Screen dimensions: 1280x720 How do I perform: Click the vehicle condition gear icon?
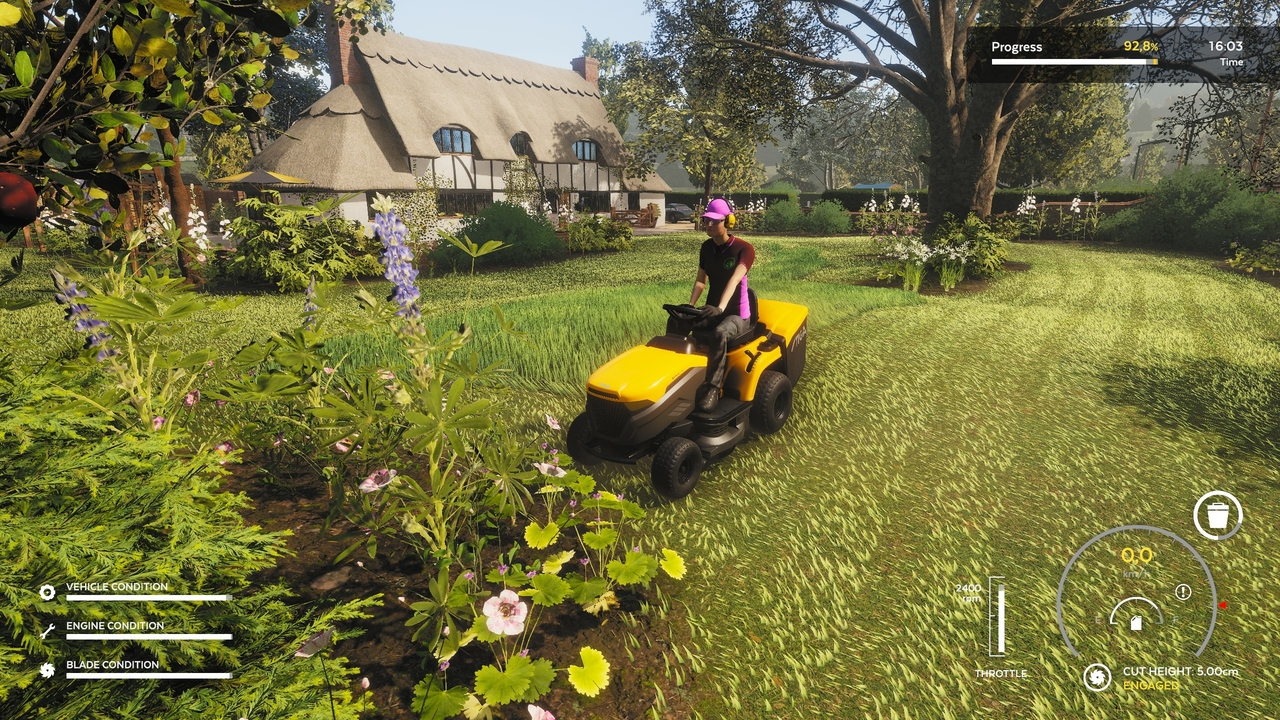47,592
